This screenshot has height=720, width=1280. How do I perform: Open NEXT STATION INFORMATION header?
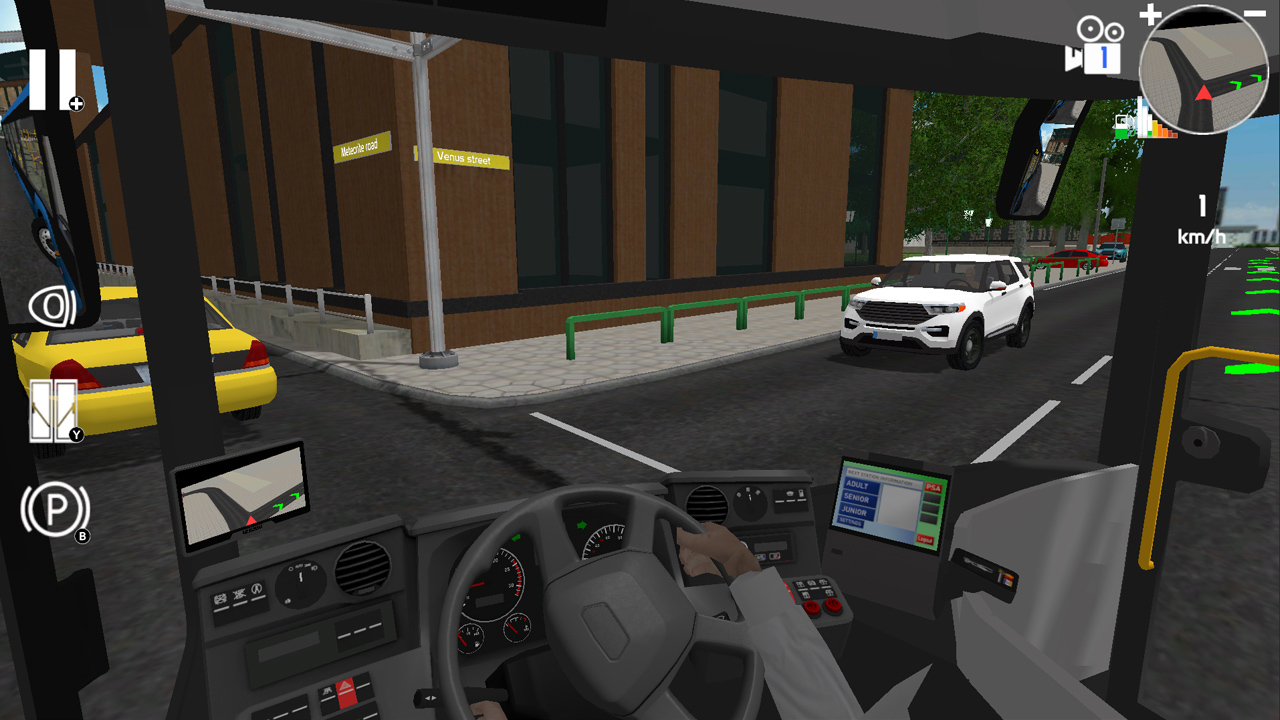880,477
